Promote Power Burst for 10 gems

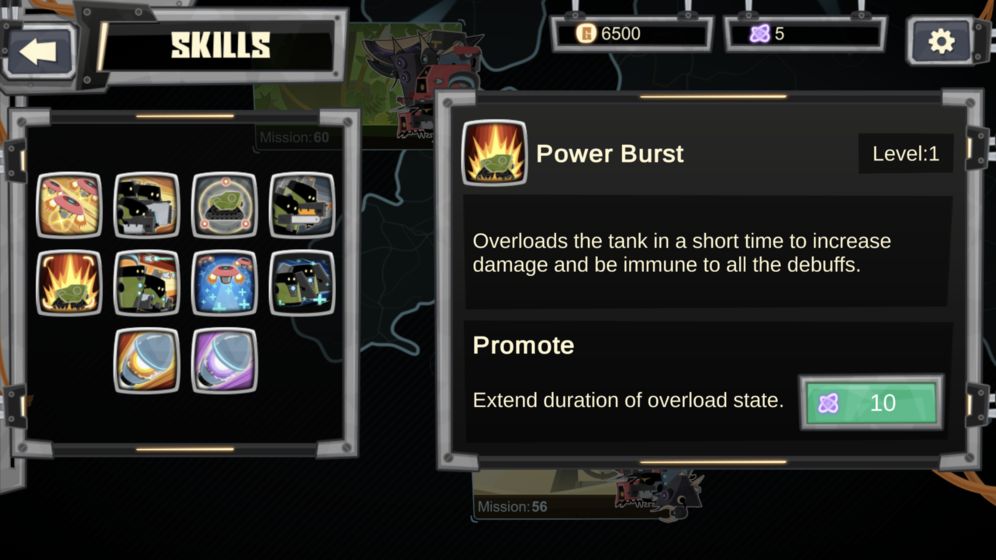coord(871,403)
